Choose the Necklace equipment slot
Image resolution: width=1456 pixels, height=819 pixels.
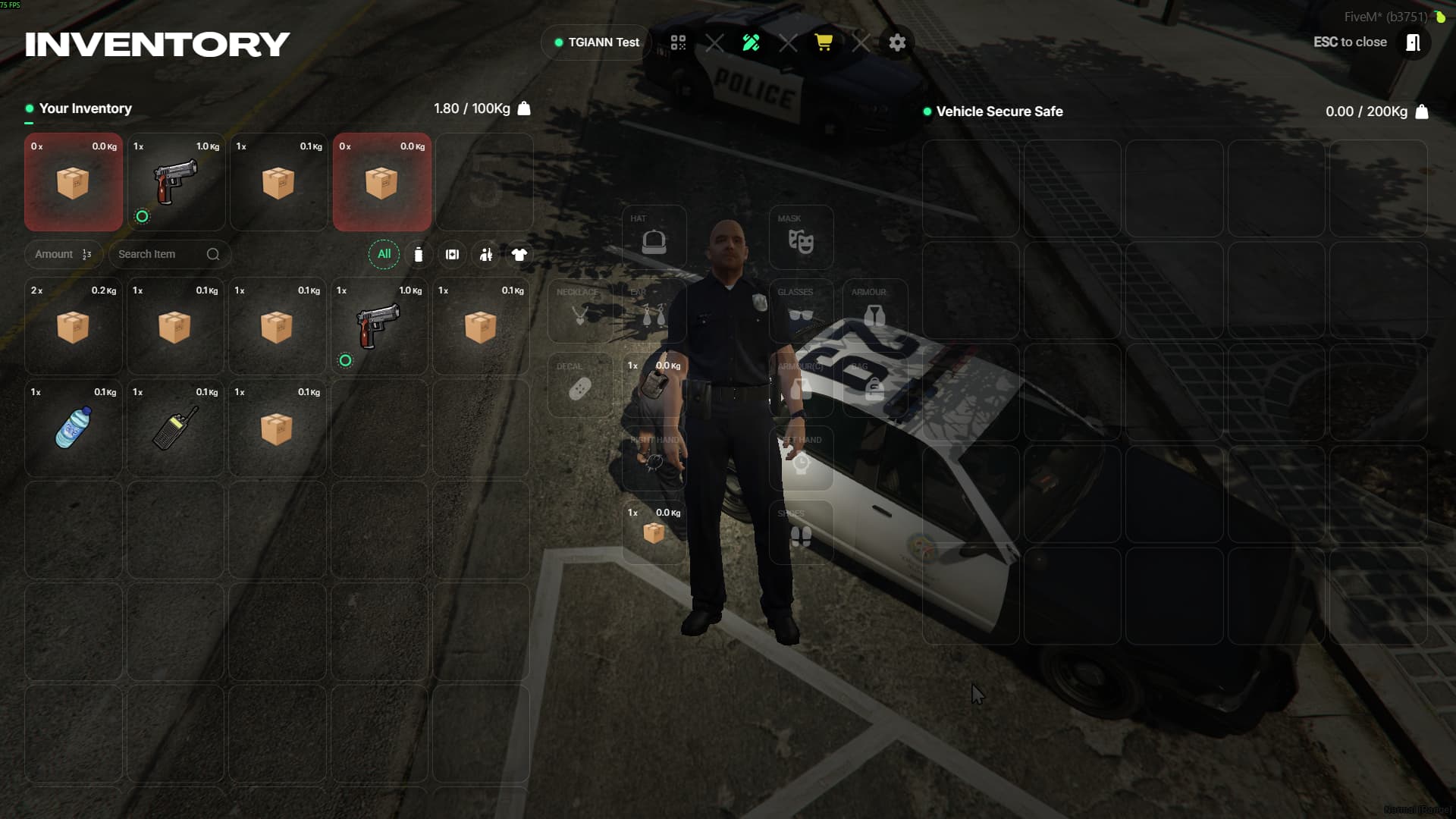tap(580, 311)
